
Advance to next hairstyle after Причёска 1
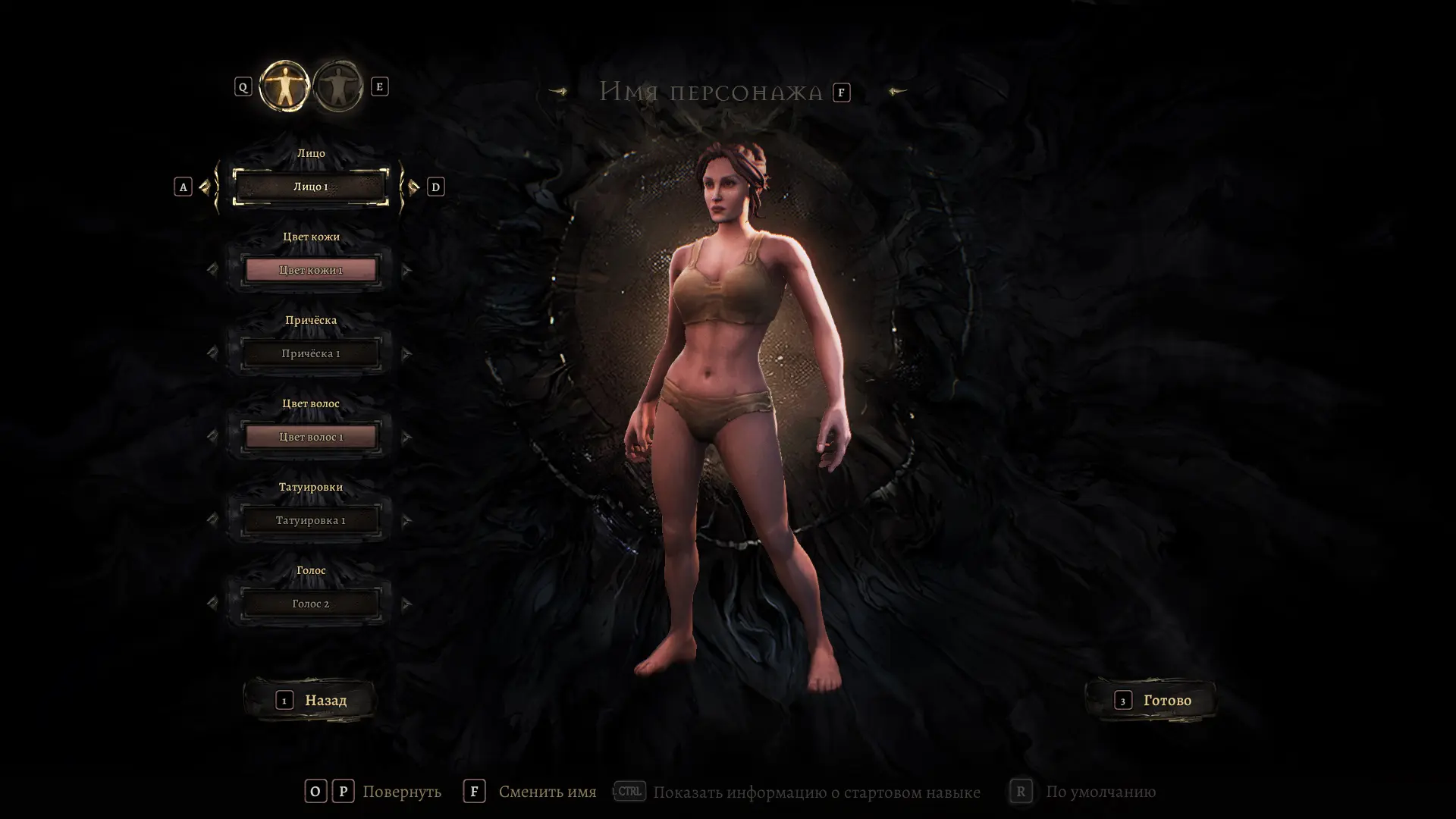(x=407, y=353)
